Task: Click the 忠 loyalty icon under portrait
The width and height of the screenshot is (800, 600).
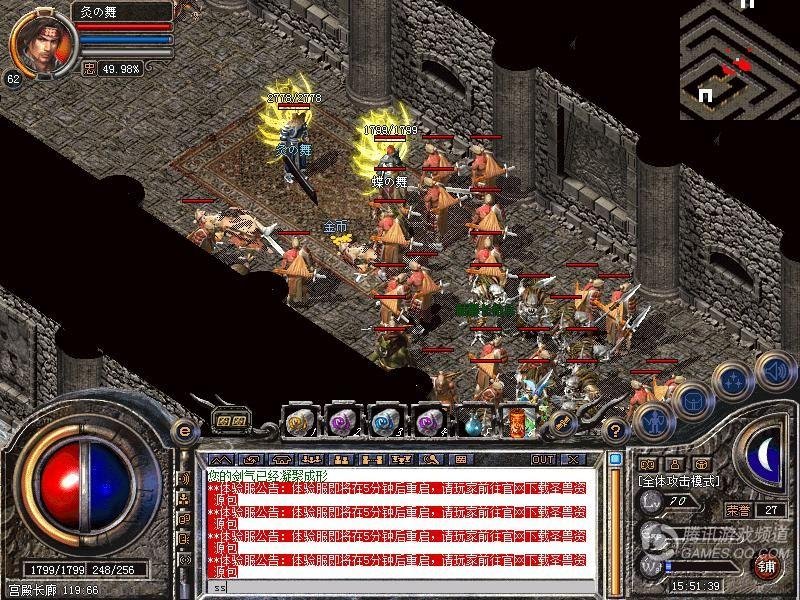Action: tap(88, 69)
